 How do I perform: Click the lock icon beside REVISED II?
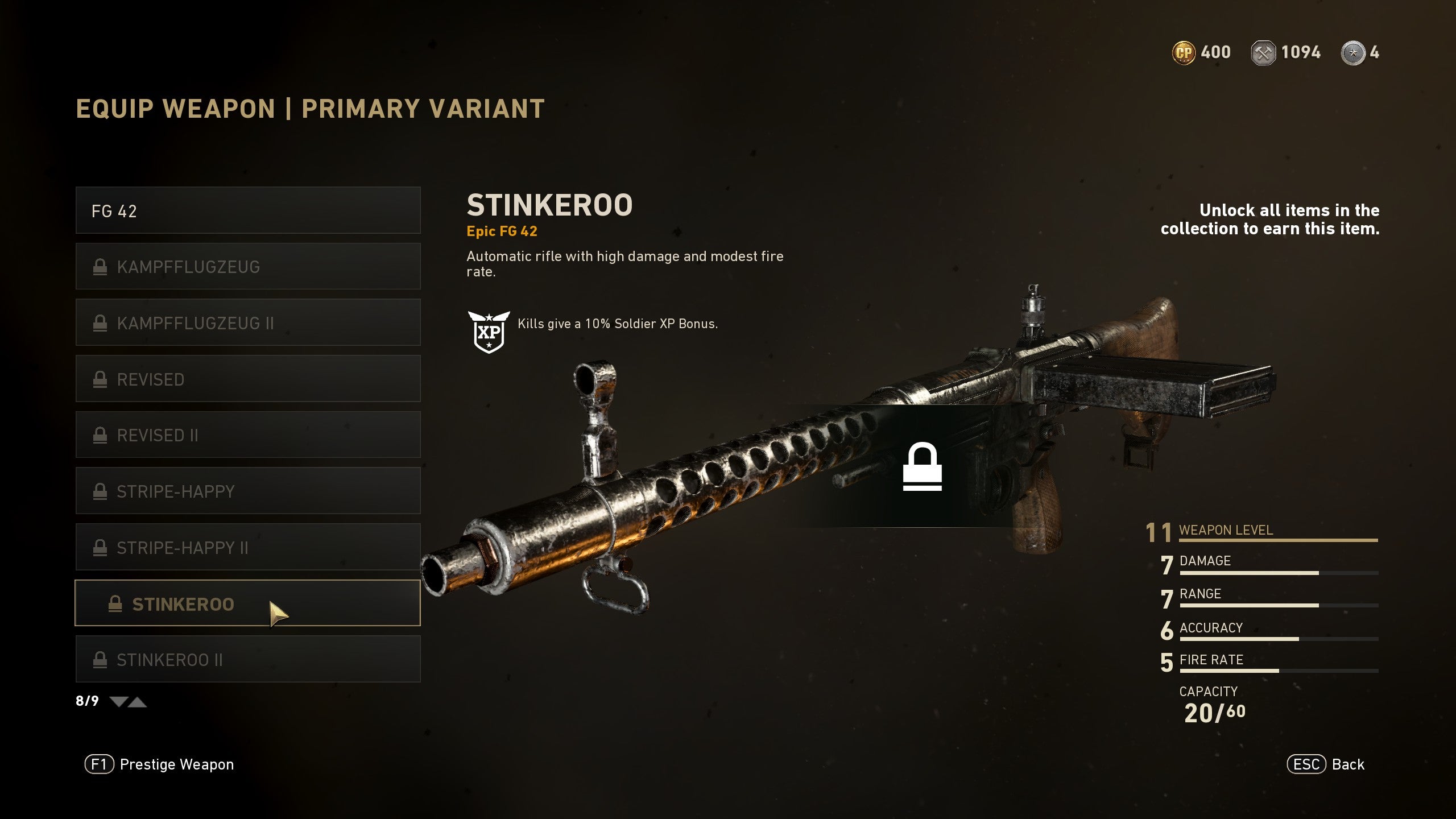(101, 435)
